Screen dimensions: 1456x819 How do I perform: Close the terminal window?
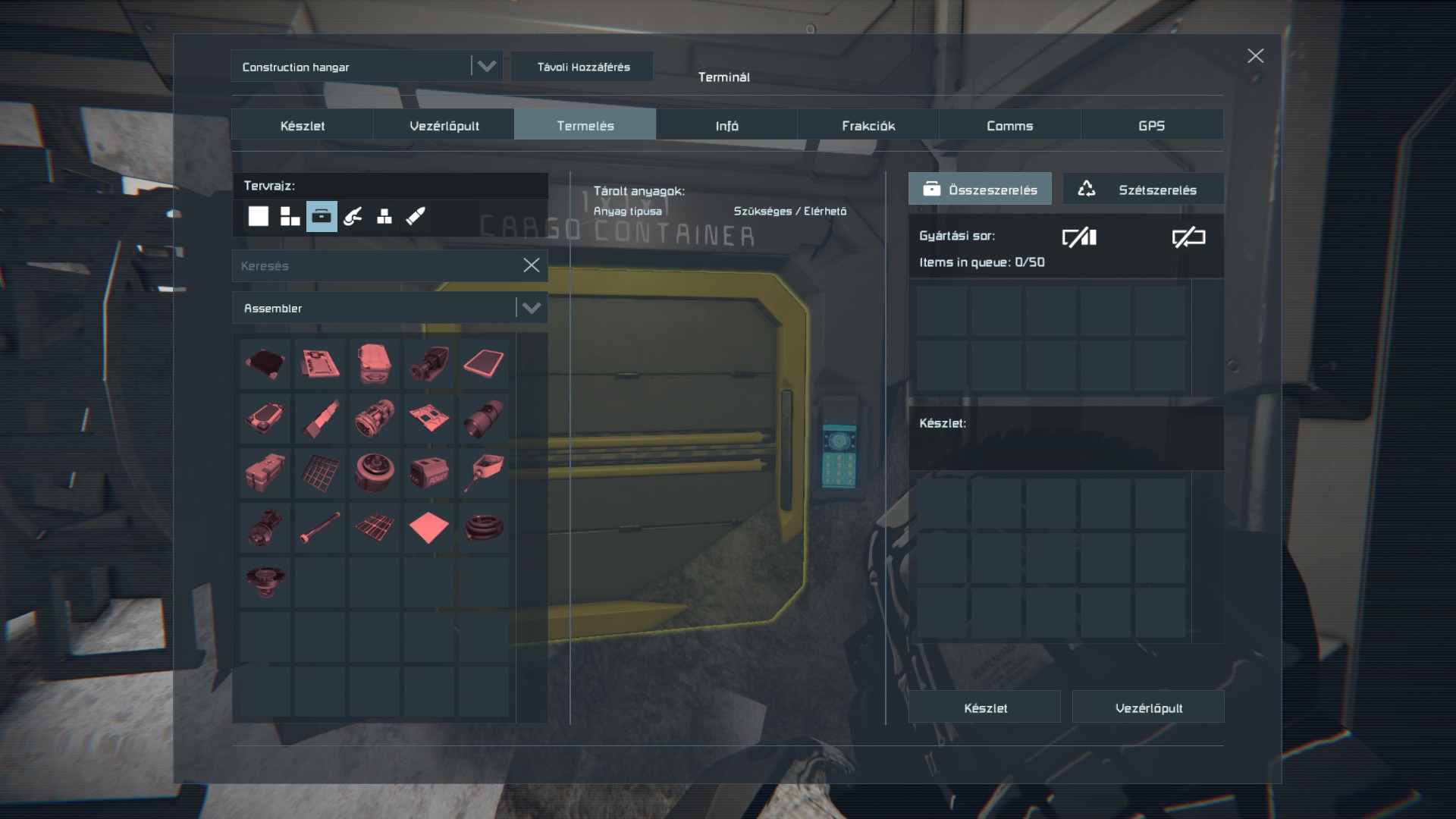(1255, 56)
